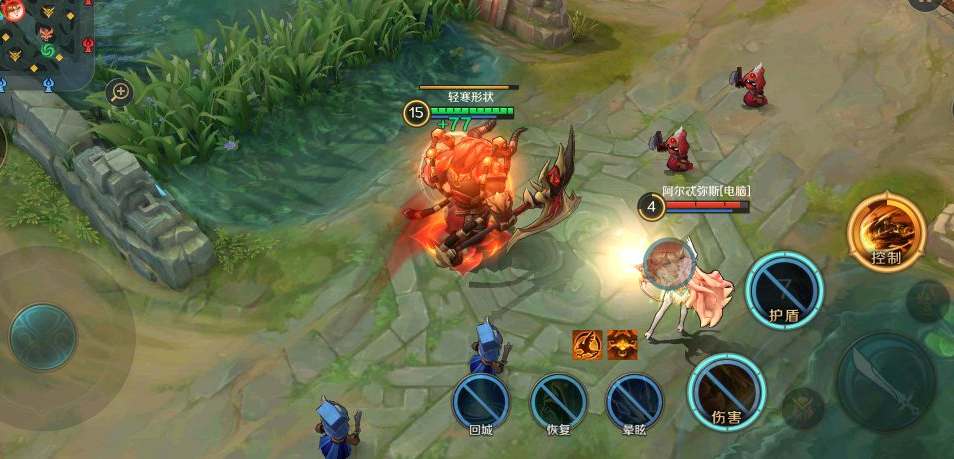Tap the virtual movement joystick
This screenshot has width=954, height=459.
tap(43, 337)
